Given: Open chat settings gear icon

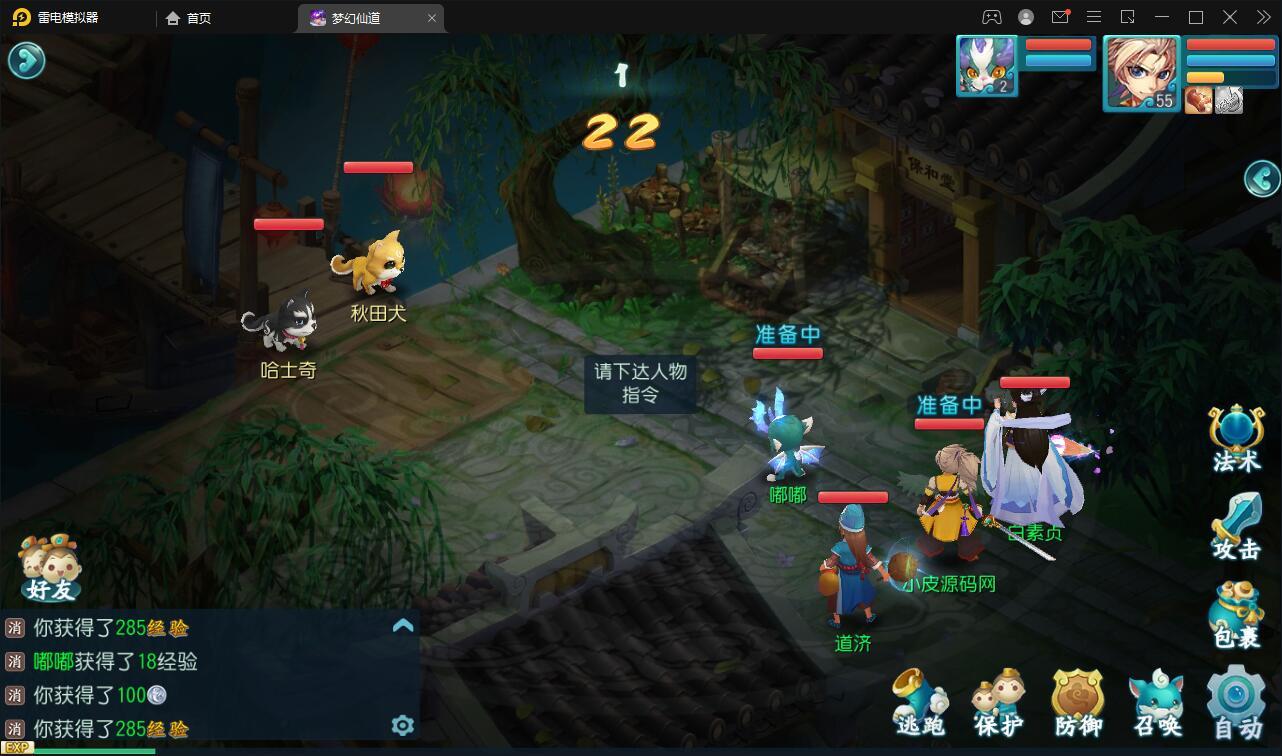Looking at the screenshot, I should 403,725.
